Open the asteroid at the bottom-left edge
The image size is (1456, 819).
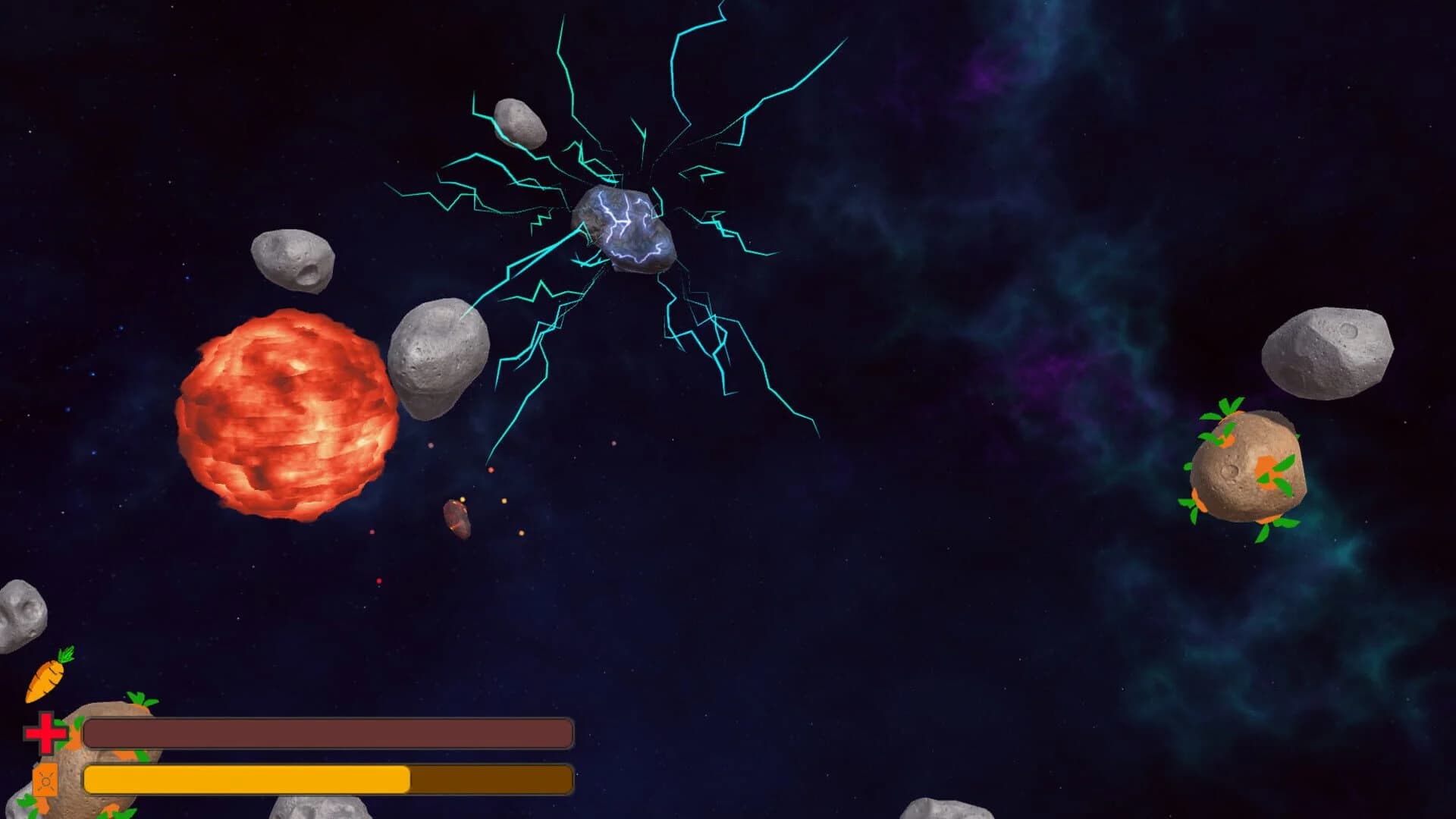(x=19, y=614)
